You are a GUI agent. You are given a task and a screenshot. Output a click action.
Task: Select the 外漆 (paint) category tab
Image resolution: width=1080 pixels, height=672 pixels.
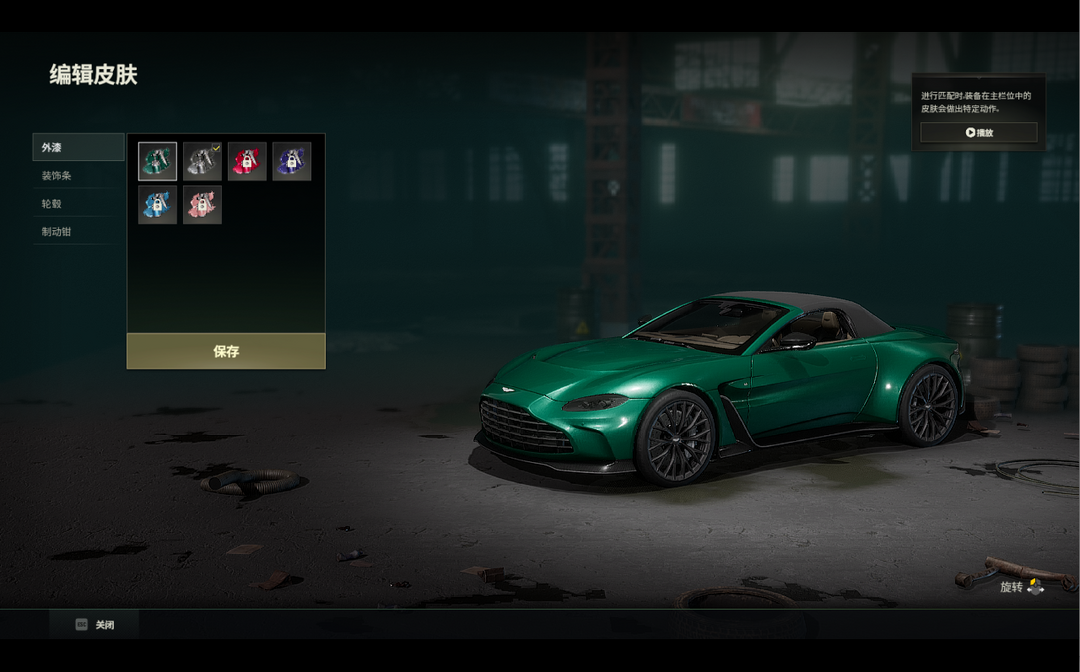pos(78,148)
